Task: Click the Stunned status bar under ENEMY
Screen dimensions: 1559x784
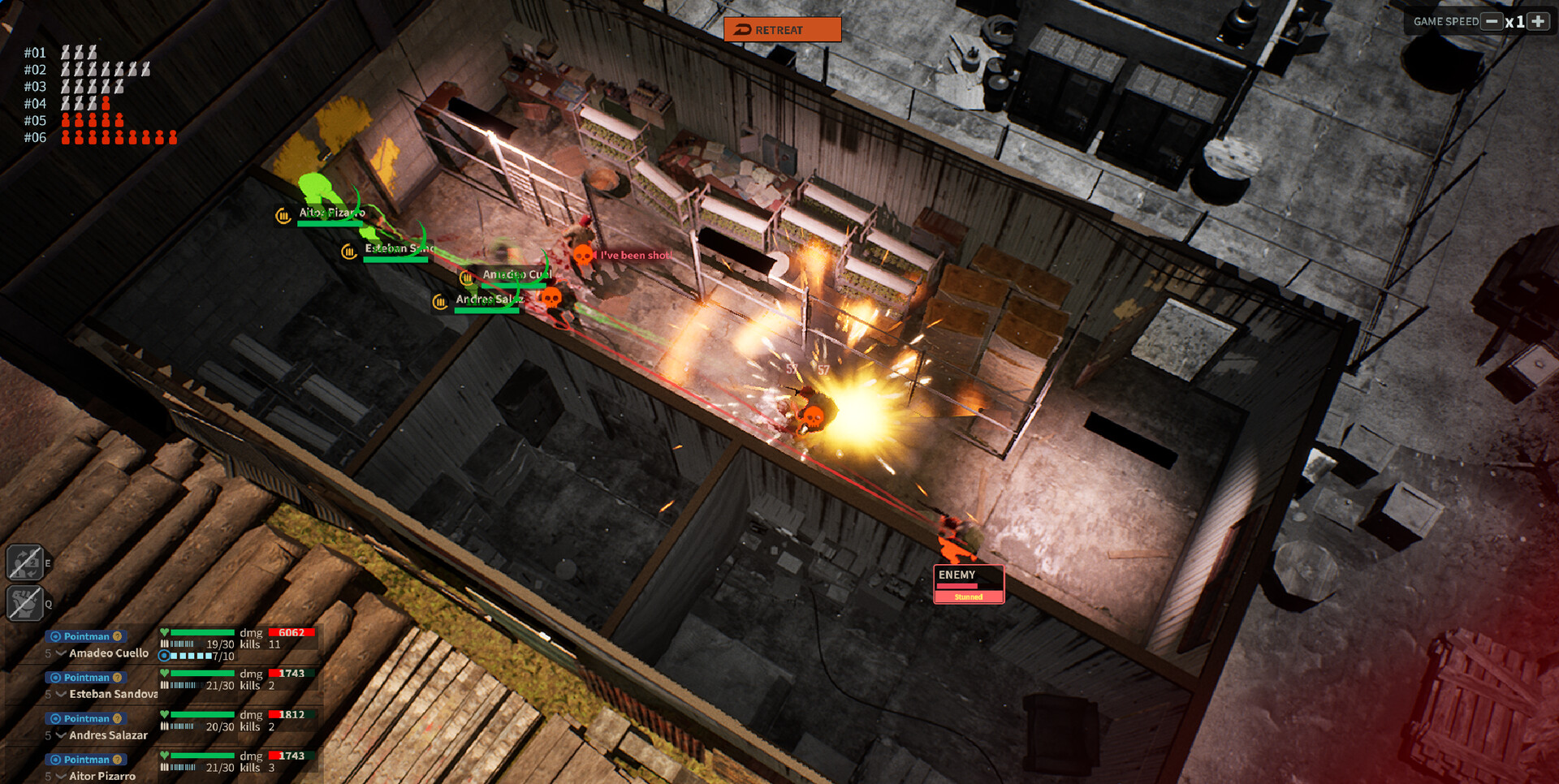Action: pyautogui.click(x=968, y=597)
